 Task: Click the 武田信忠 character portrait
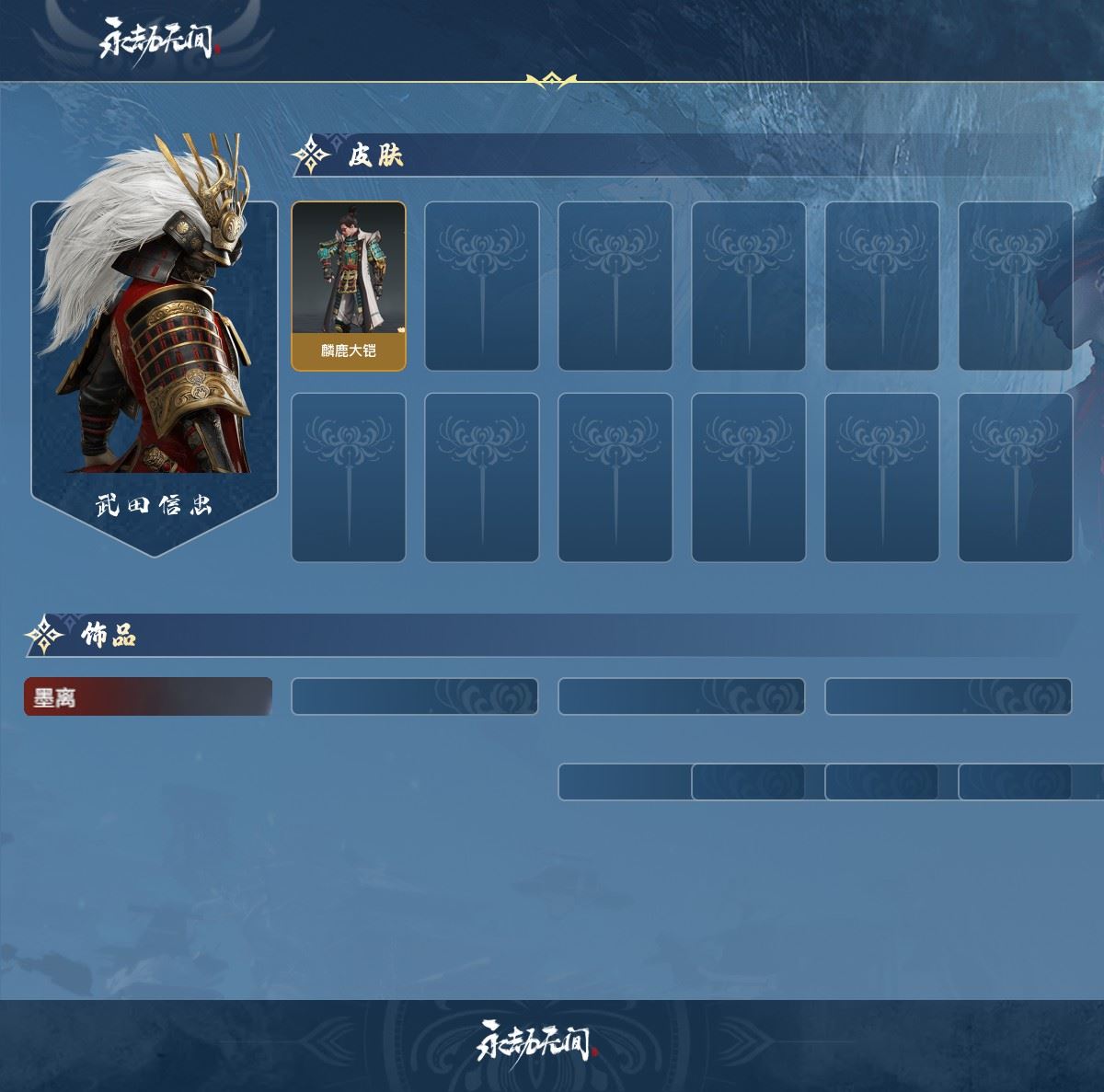click(154, 340)
